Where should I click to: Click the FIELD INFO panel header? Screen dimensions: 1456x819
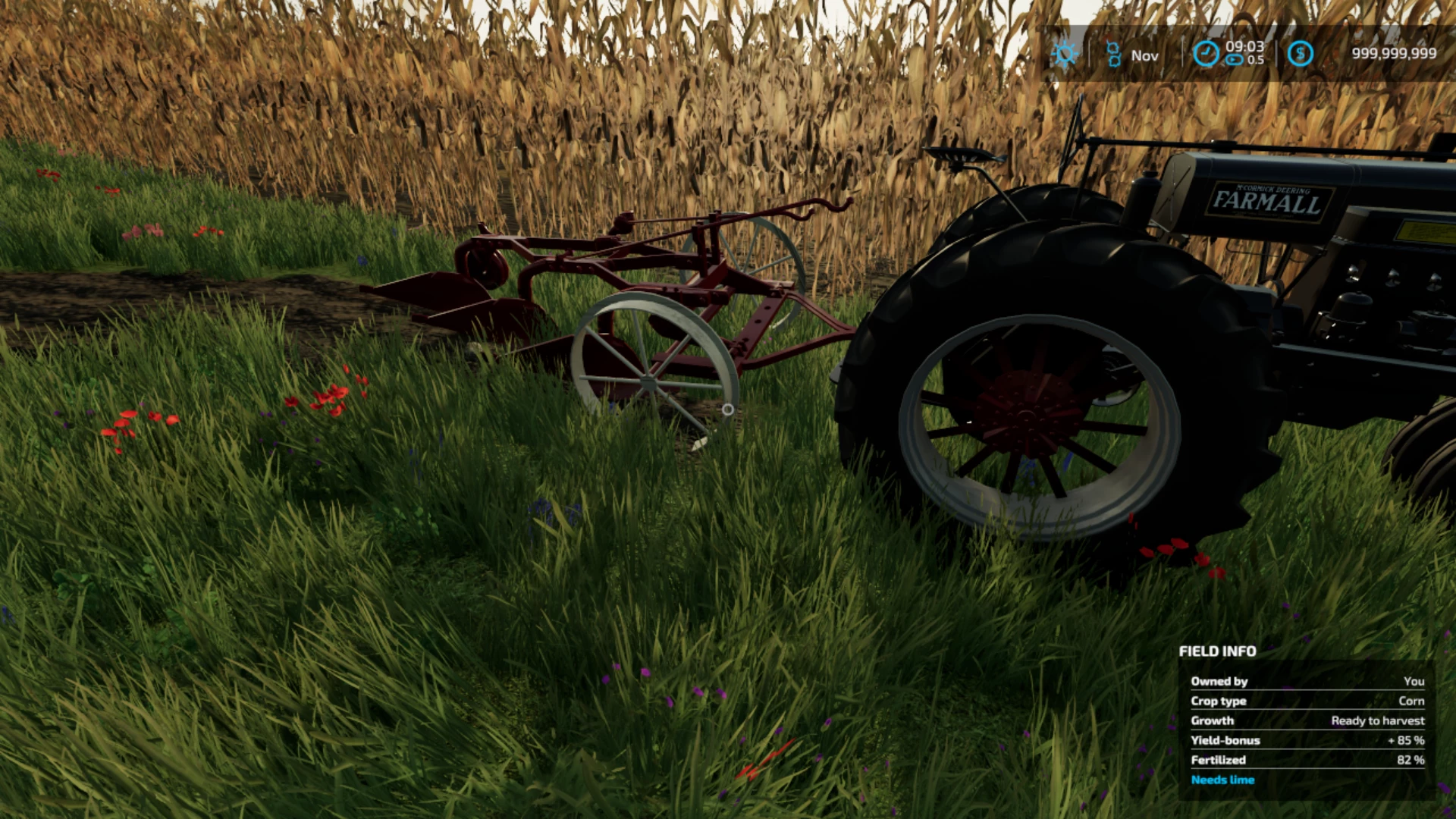click(1216, 651)
